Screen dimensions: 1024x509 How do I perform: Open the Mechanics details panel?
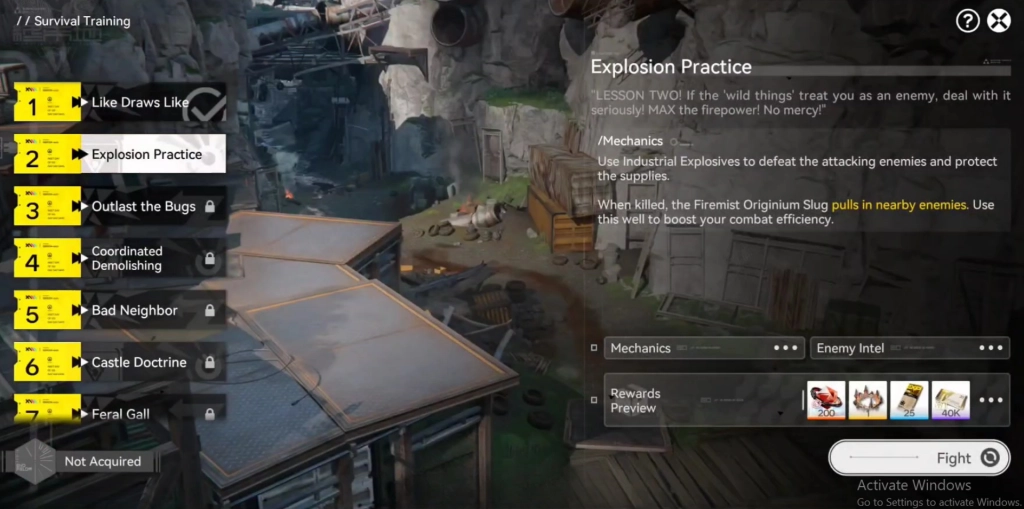coord(703,348)
